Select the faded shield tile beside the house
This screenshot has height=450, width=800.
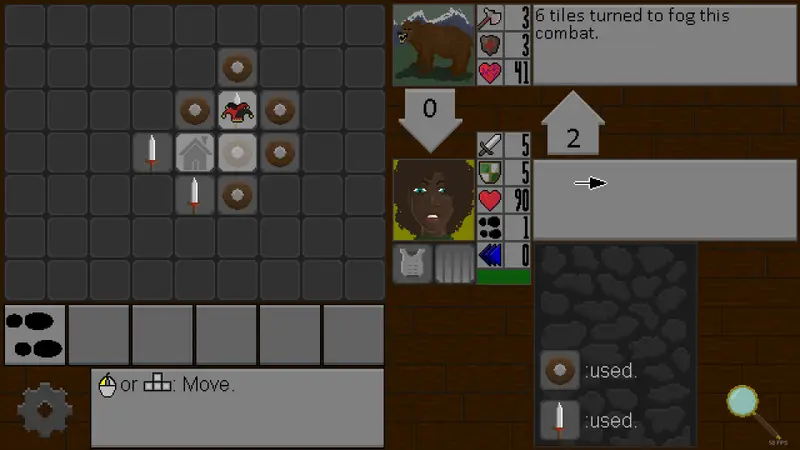238,153
